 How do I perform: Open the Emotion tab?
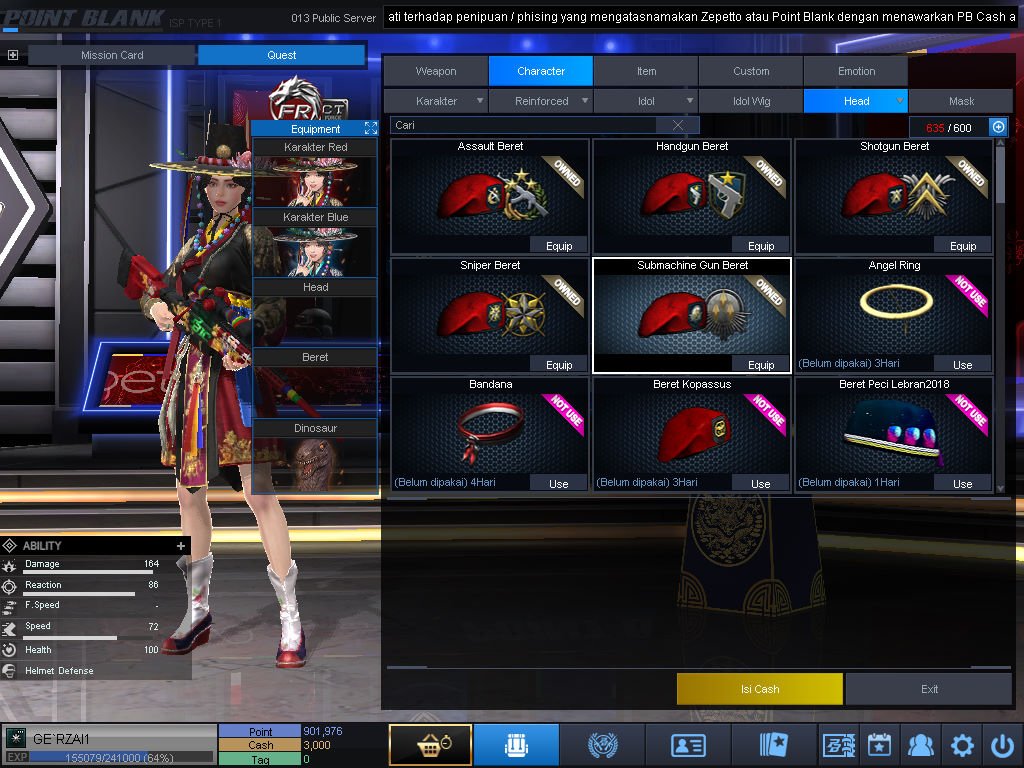click(856, 71)
